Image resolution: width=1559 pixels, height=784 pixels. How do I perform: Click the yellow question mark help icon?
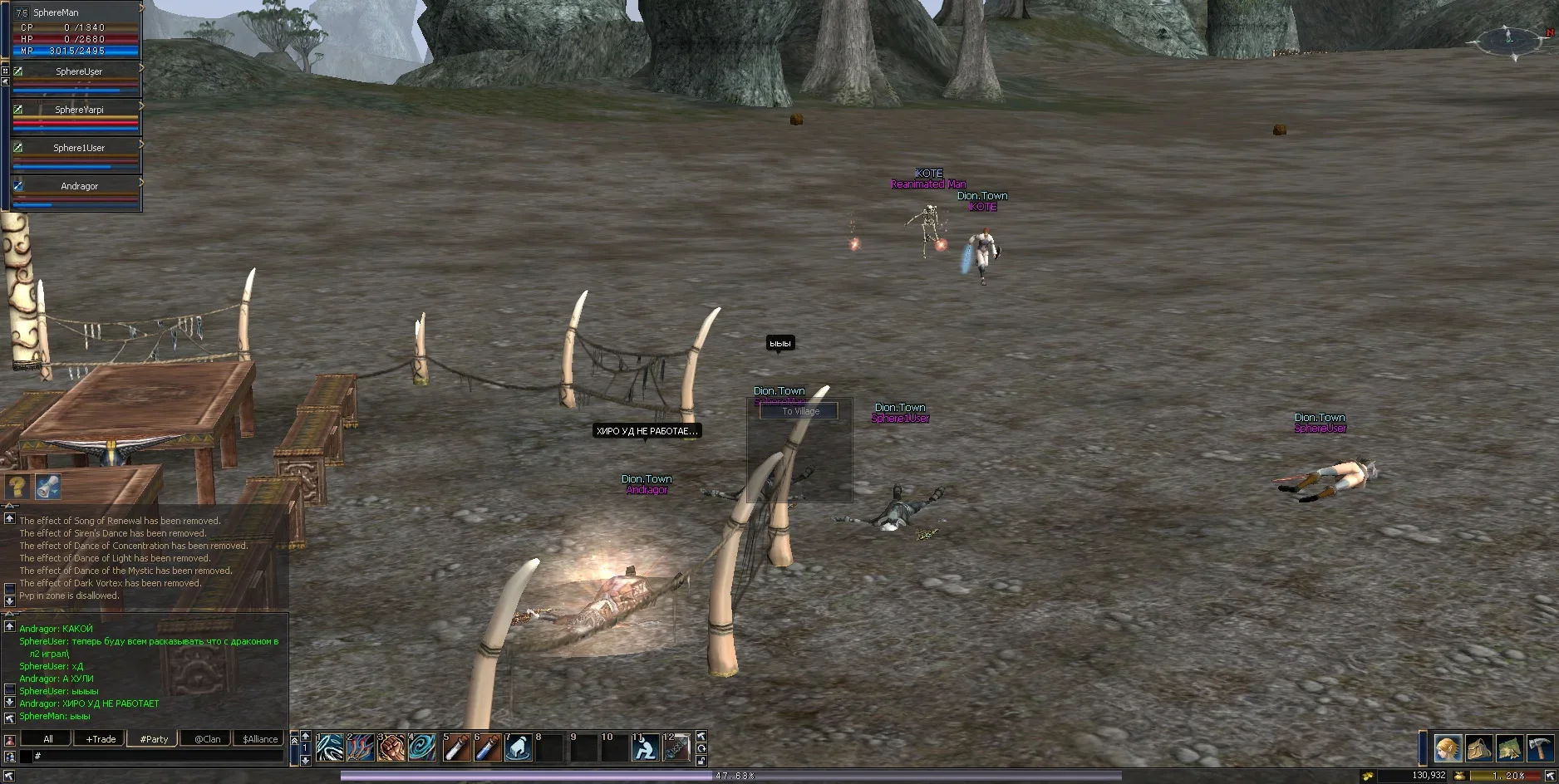coord(17,486)
